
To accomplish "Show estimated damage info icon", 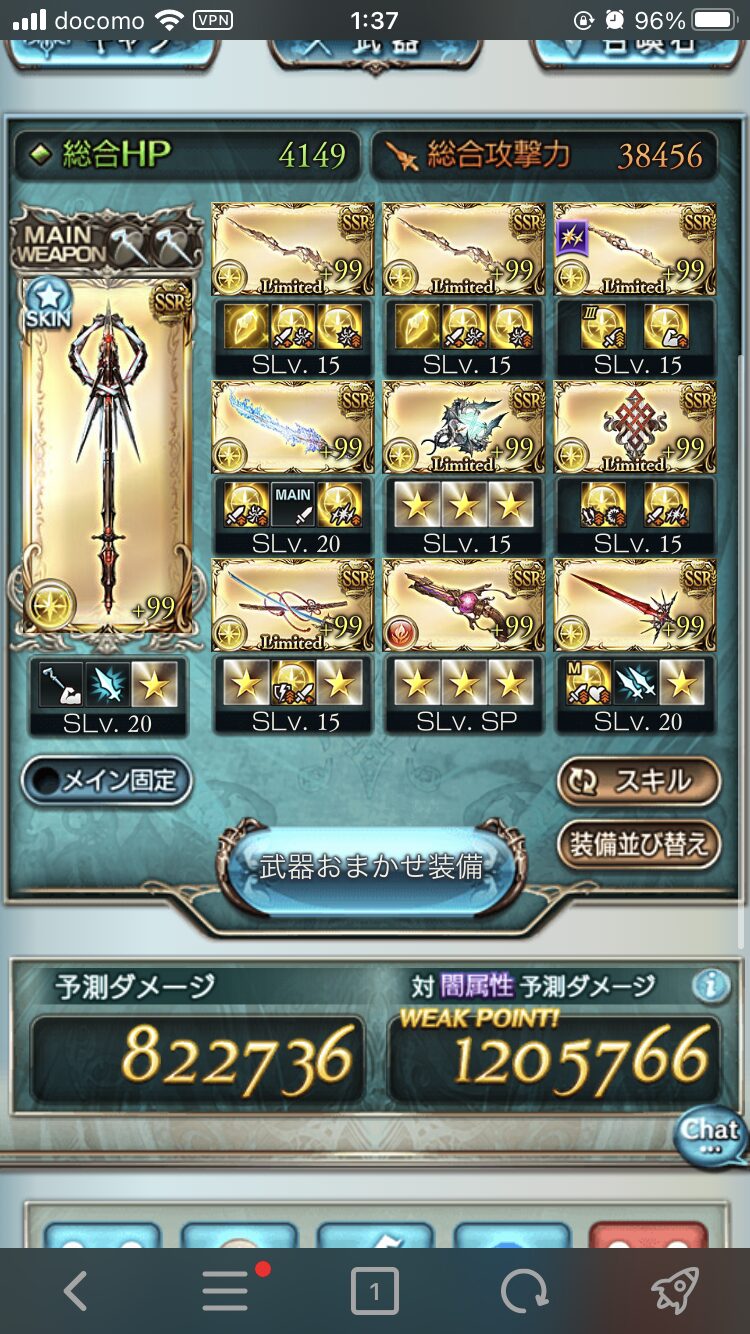I will [x=710, y=986].
